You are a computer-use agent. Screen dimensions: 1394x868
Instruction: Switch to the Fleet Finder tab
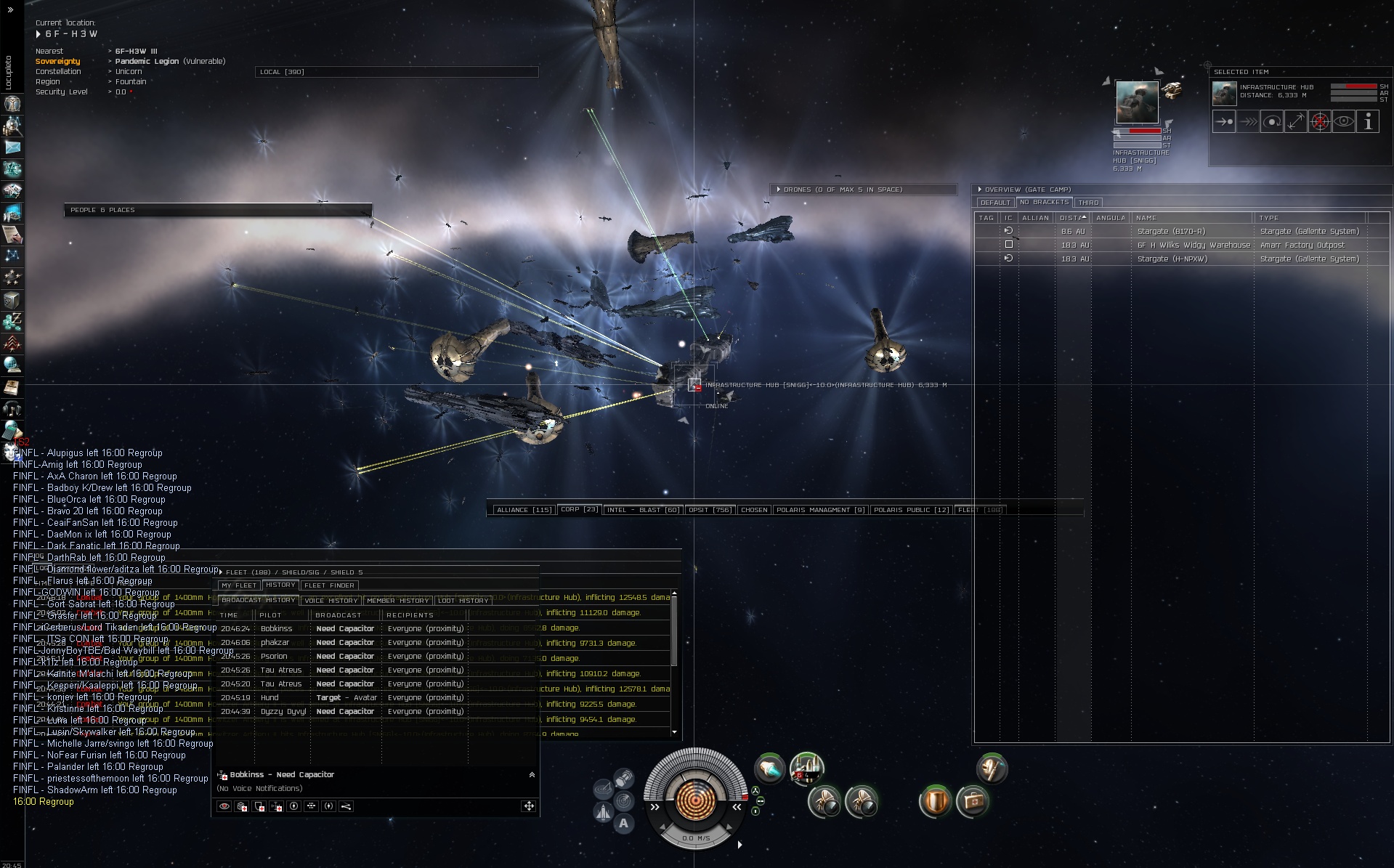click(x=329, y=585)
